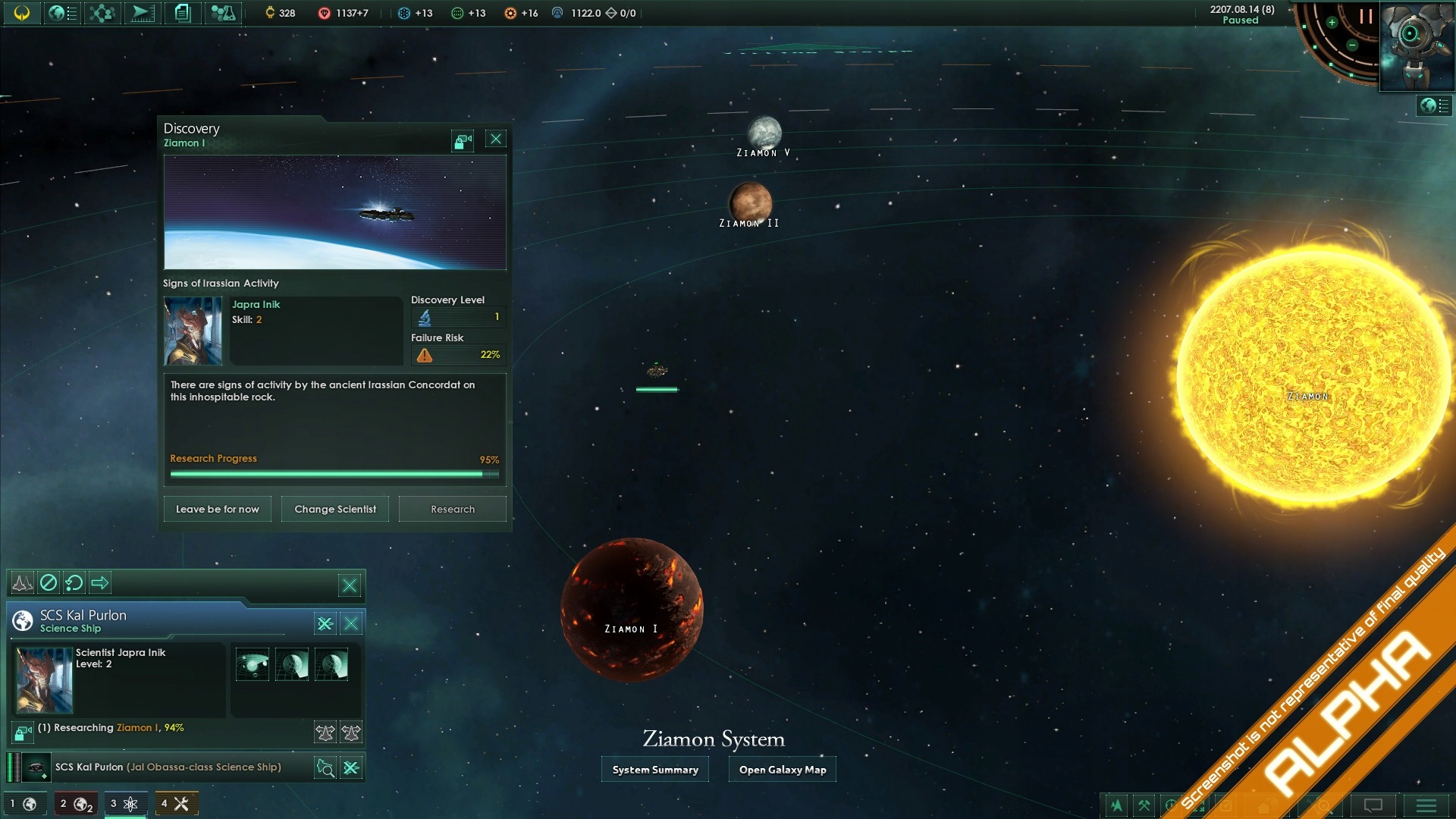This screenshot has width=1456, height=819.
Task: Click the cancel orders icon on the ship toolbar
Action: click(x=49, y=583)
